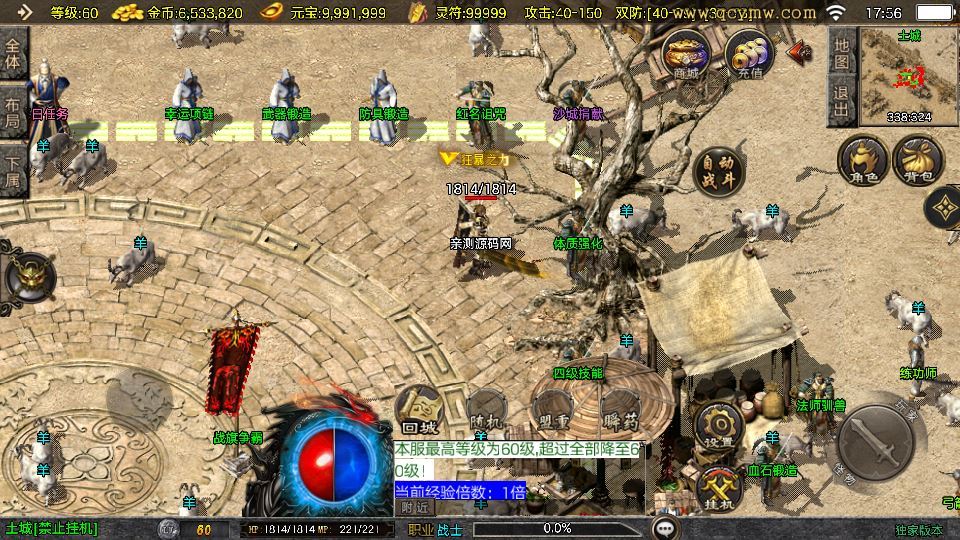Open the 充值 recharge menu
960x540 pixels.
(x=748, y=54)
